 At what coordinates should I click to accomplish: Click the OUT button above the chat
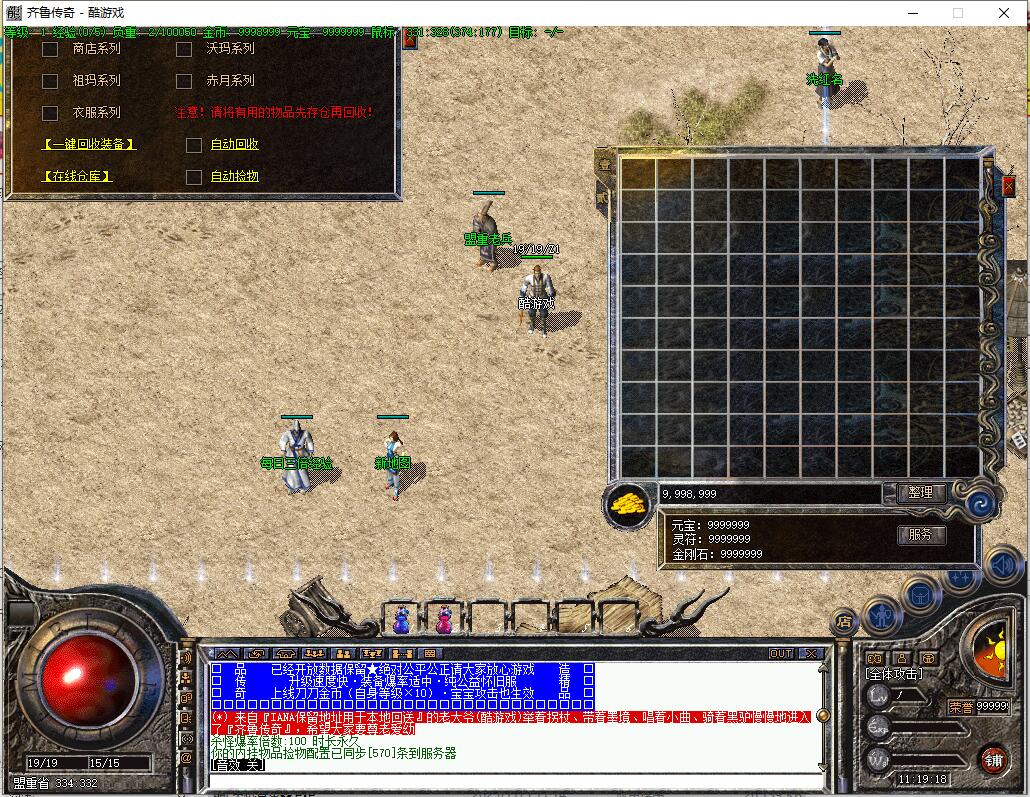pyautogui.click(x=781, y=654)
